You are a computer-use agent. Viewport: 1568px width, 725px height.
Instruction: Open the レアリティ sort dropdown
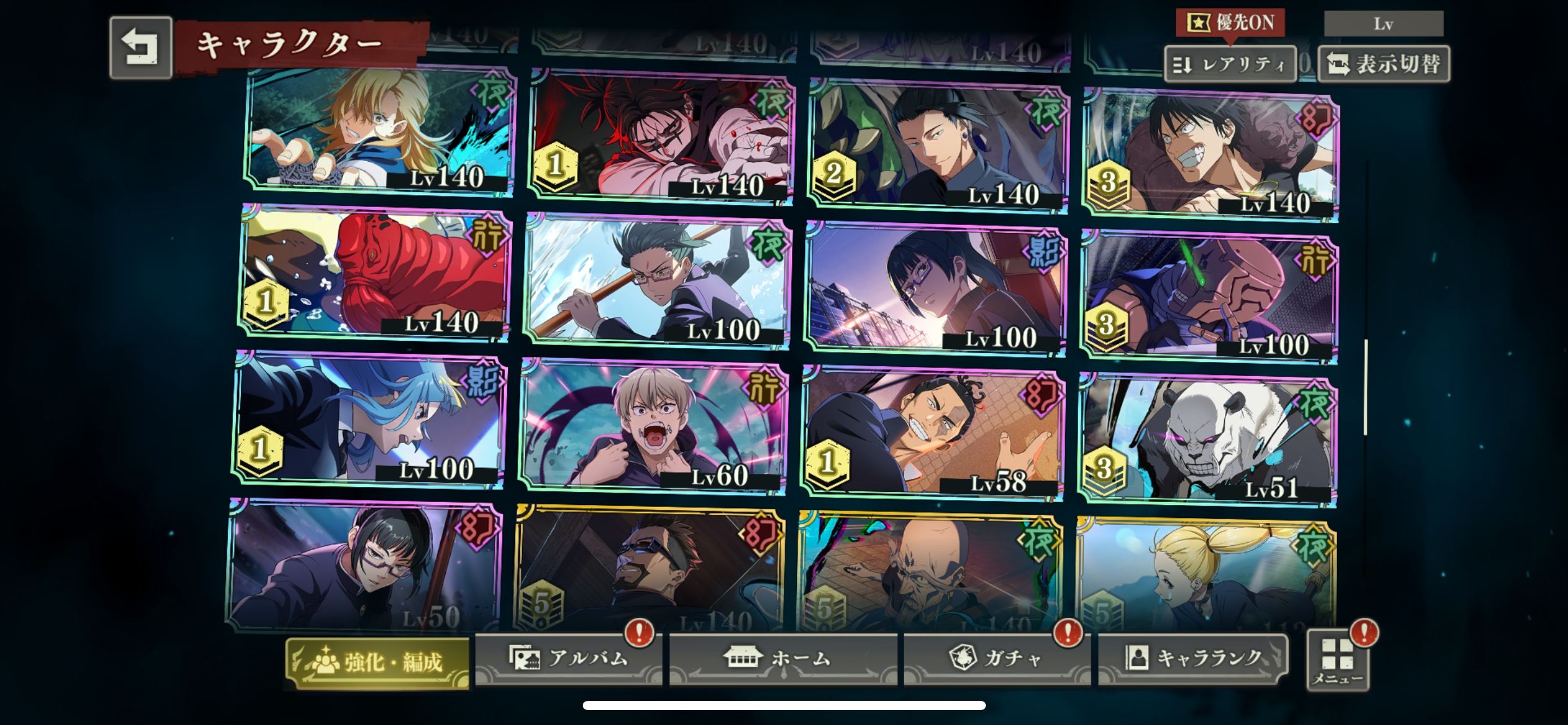click(1230, 64)
